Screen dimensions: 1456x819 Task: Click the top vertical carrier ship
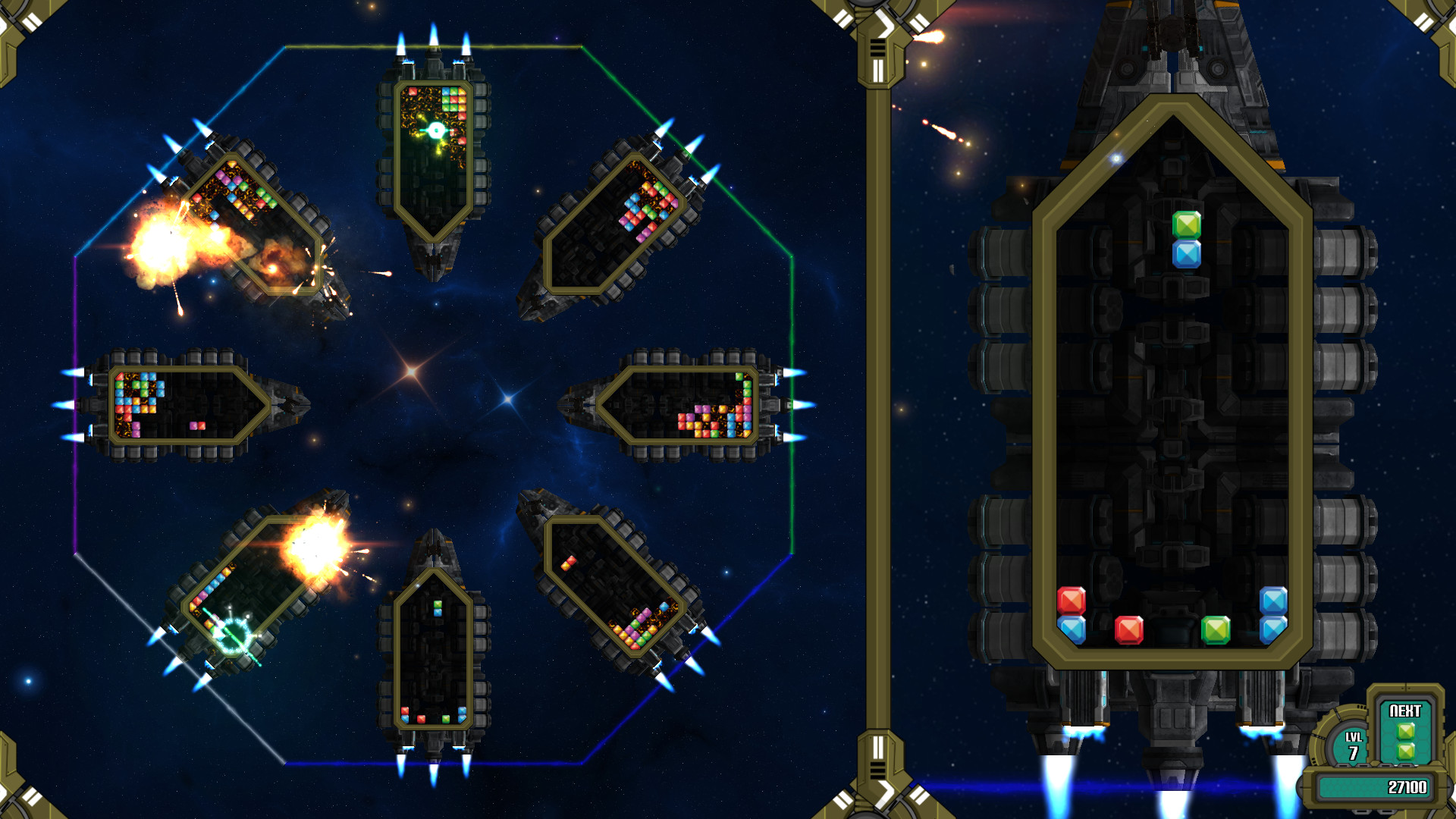[x=434, y=159]
